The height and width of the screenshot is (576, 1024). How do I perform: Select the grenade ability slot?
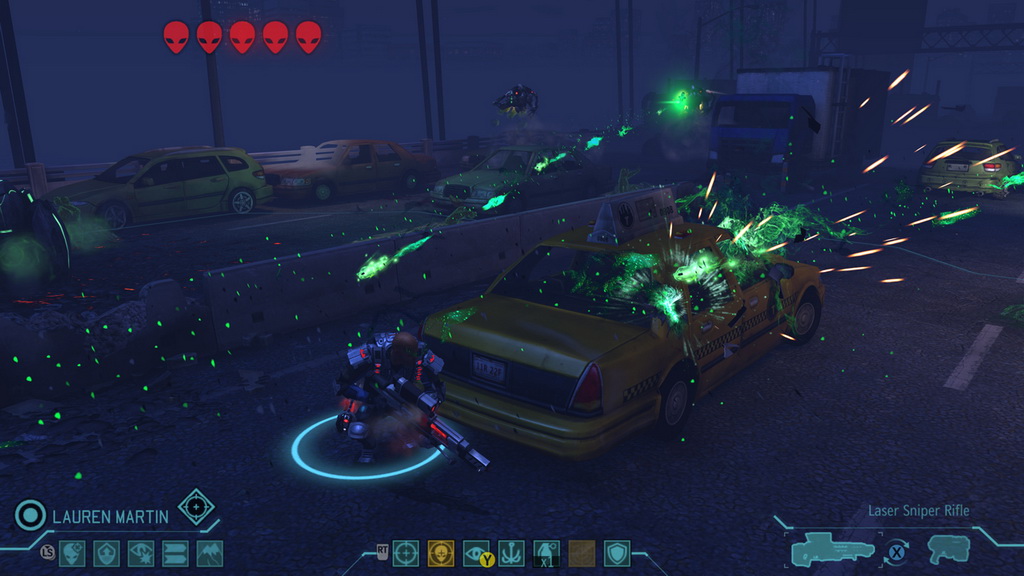point(547,553)
